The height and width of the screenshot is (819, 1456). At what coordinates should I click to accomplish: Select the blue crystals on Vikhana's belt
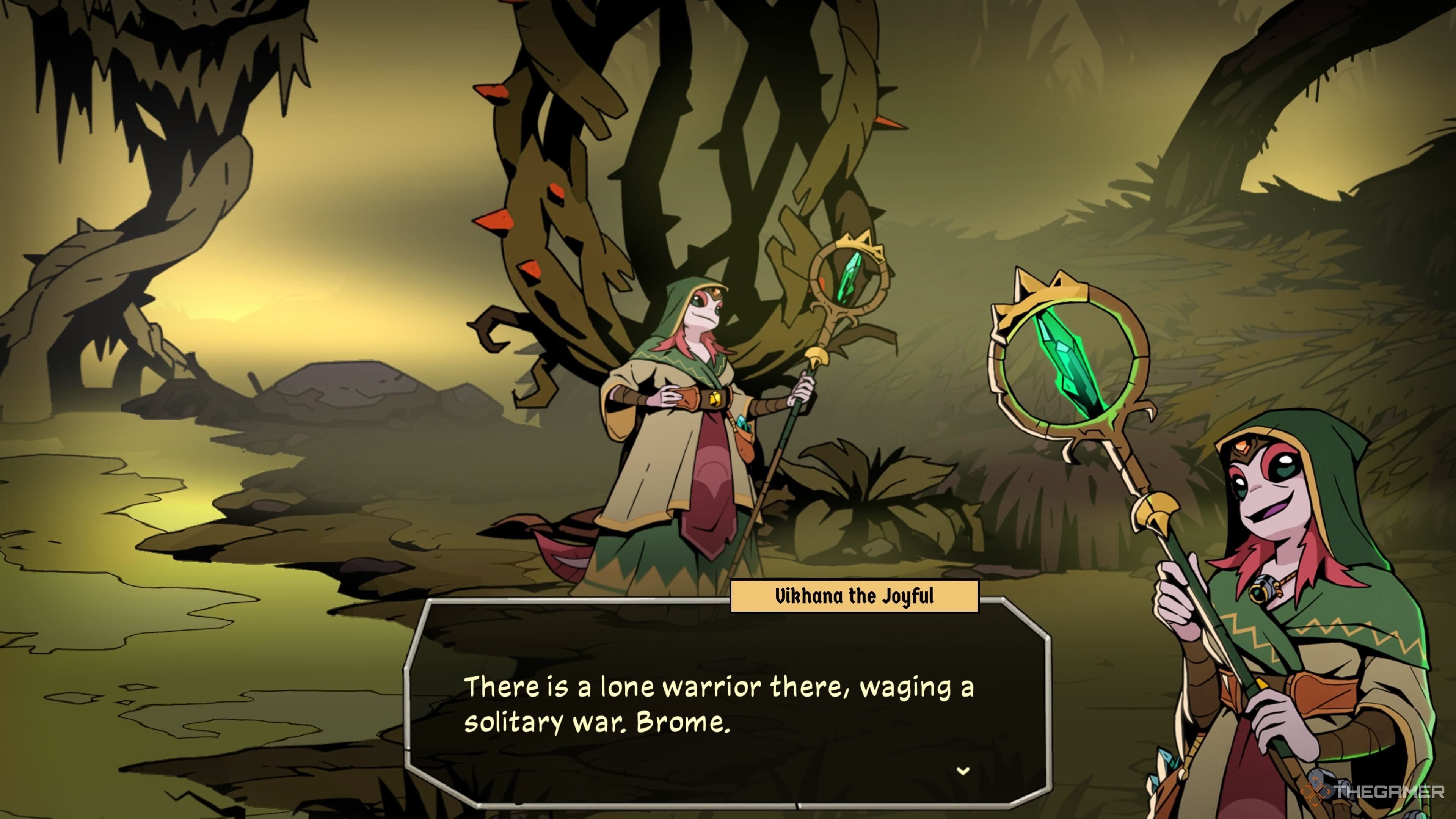click(x=742, y=423)
